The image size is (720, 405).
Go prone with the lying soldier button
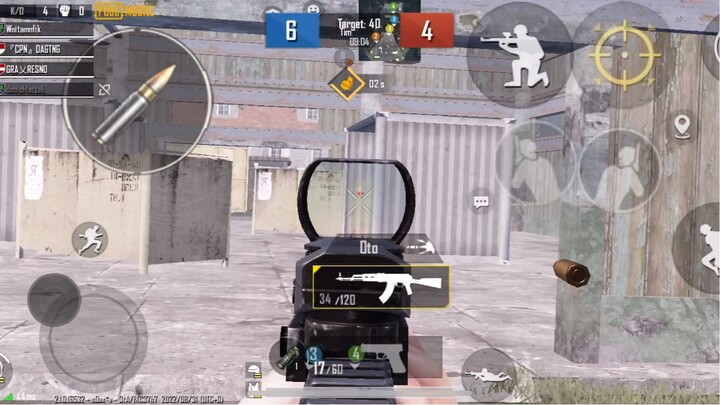[489, 374]
